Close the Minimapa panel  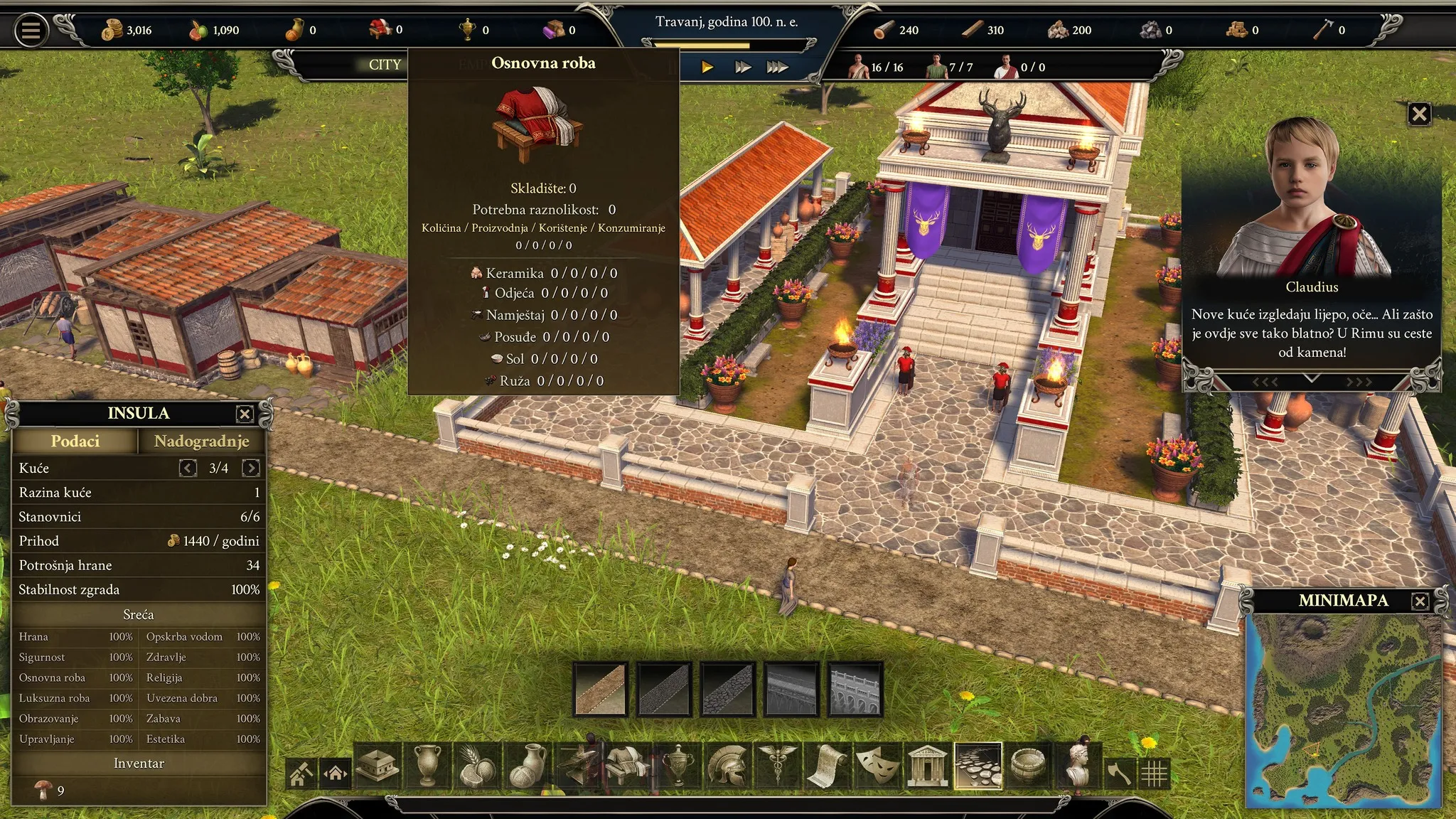[1420, 601]
